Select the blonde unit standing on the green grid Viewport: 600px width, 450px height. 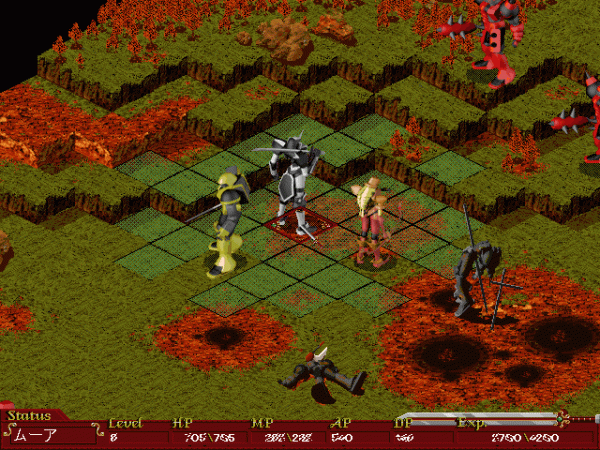tap(371, 220)
